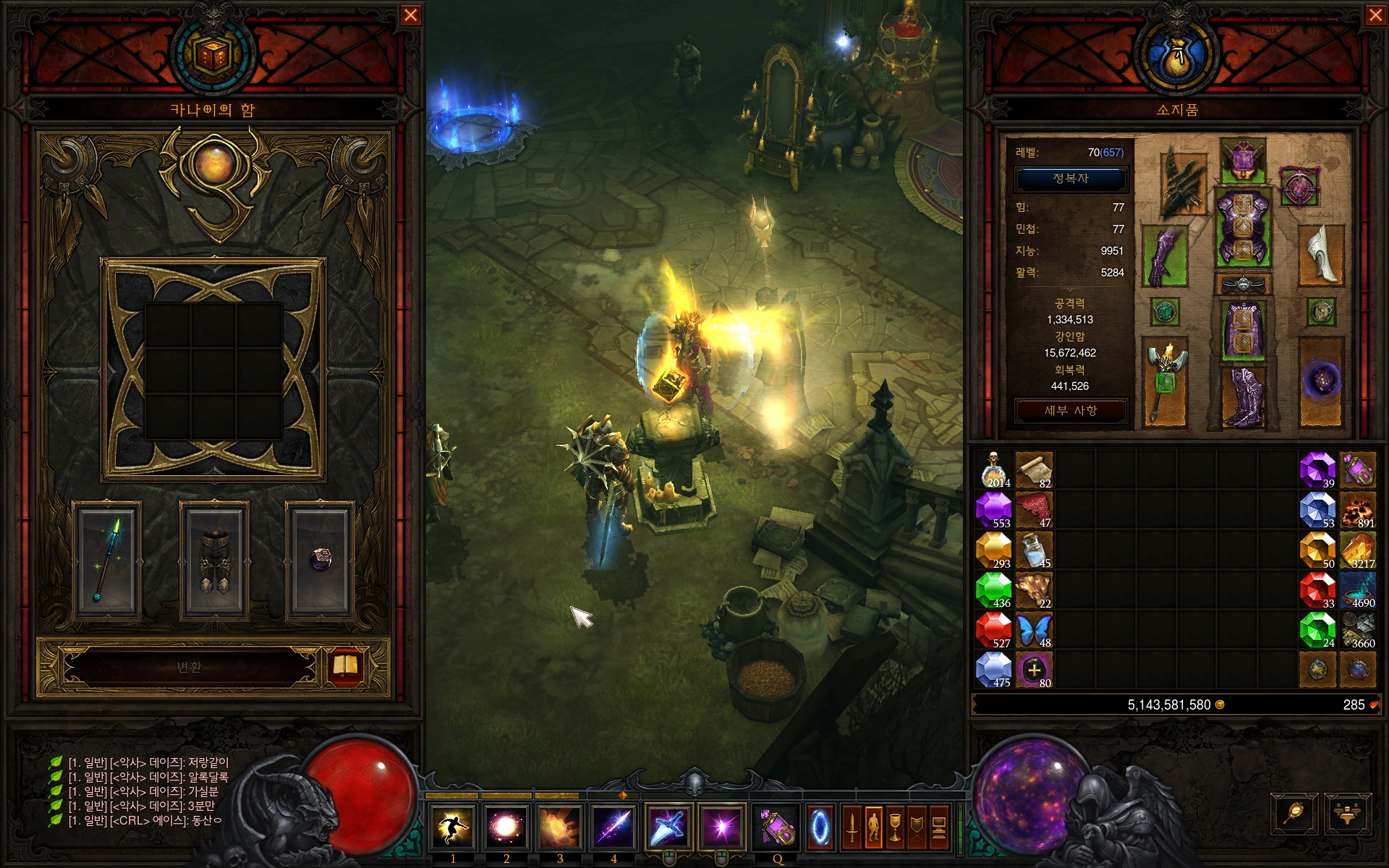Screen dimensions: 1389x868
Task: Close the Kanai's Cube panel
Action: (410, 15)
